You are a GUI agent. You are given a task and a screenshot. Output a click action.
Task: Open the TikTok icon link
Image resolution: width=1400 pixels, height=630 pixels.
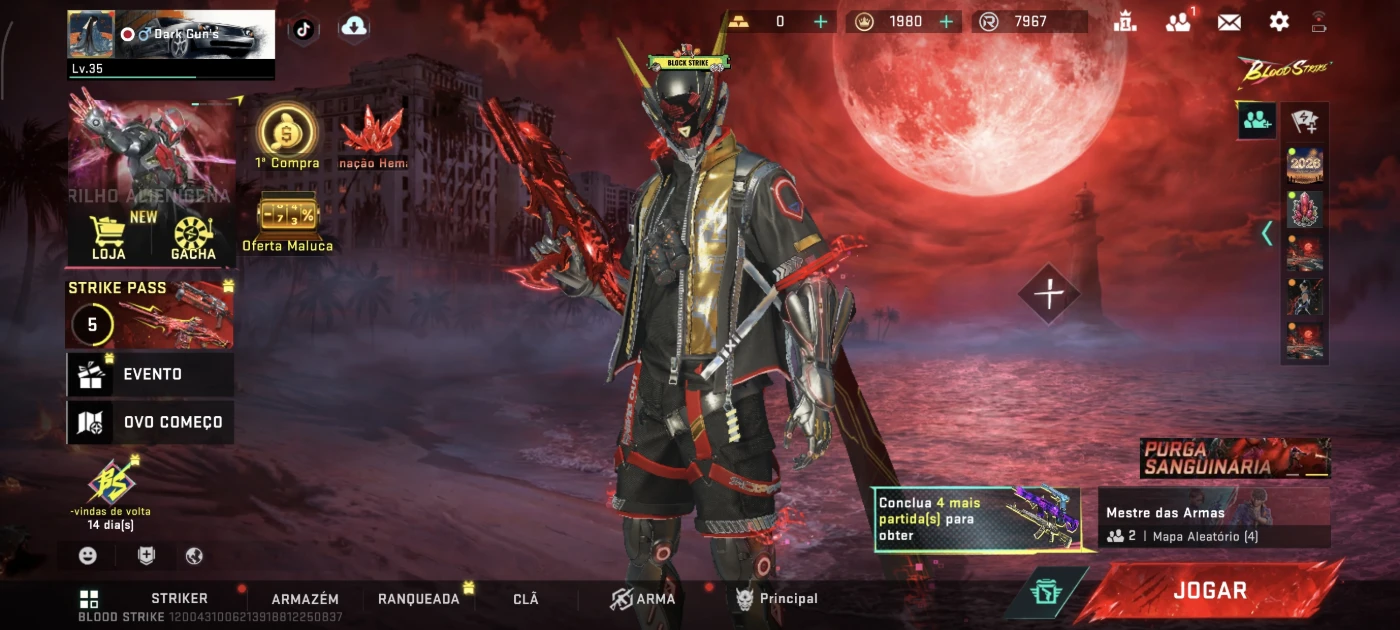pos(304,28)
